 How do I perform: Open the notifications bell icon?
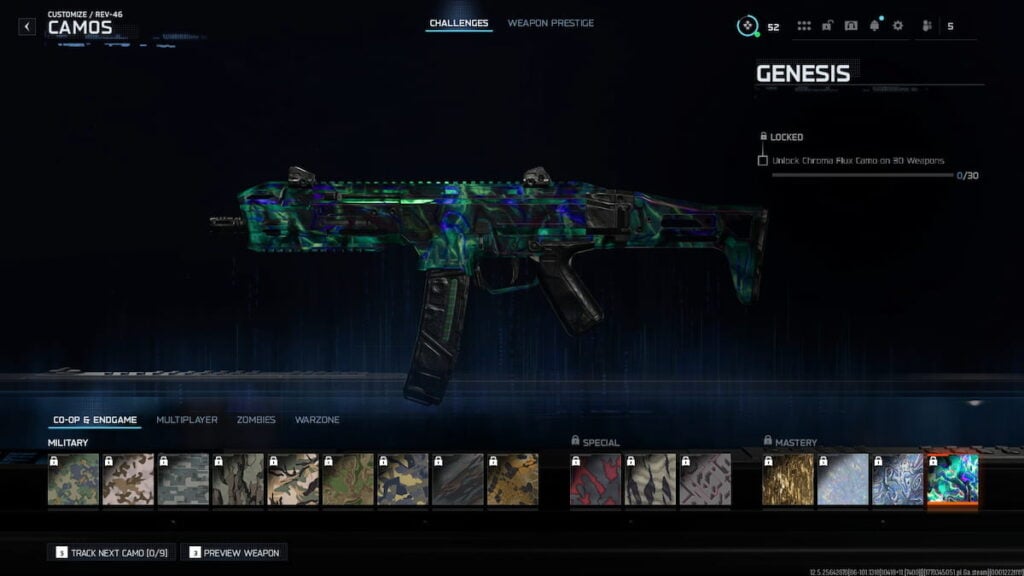[874, 26]
